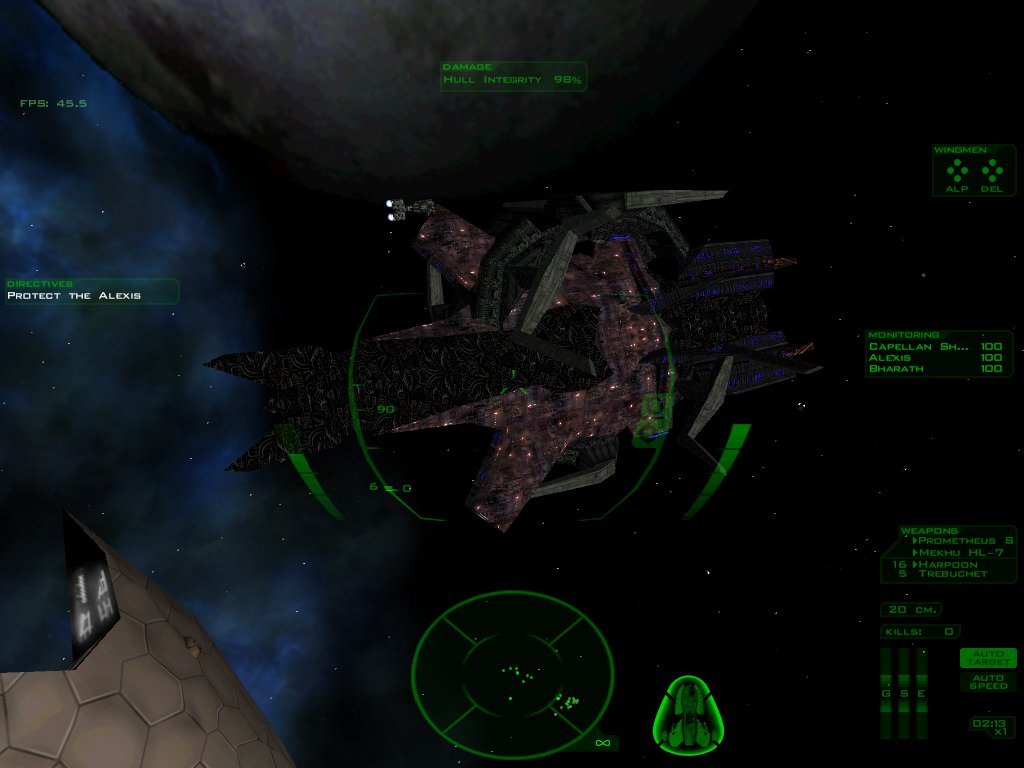
Task: Click the E energy gauge bar
Action: (921, 692)
